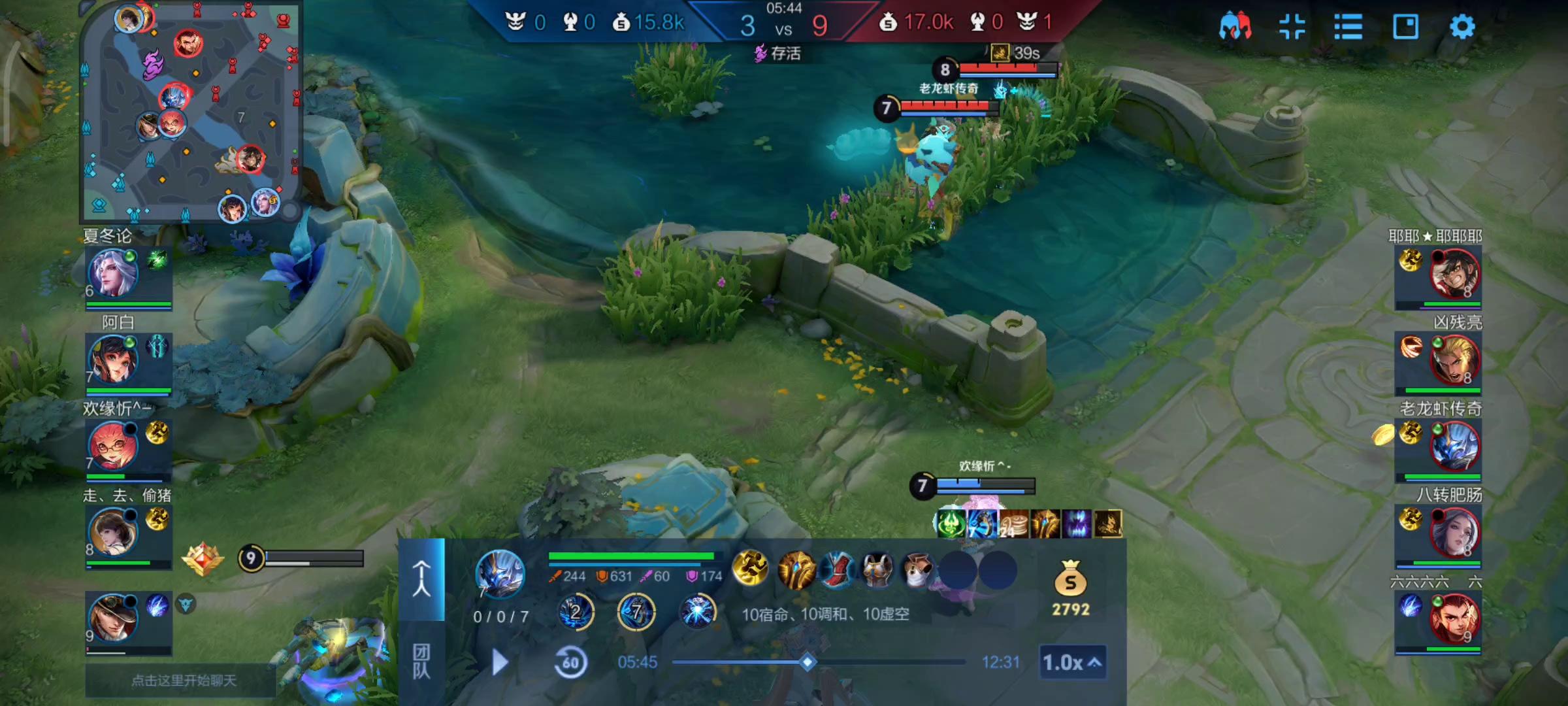Rewind replay by 60 seconds
Screen dimensions: 1568x706
pos(570,663)
